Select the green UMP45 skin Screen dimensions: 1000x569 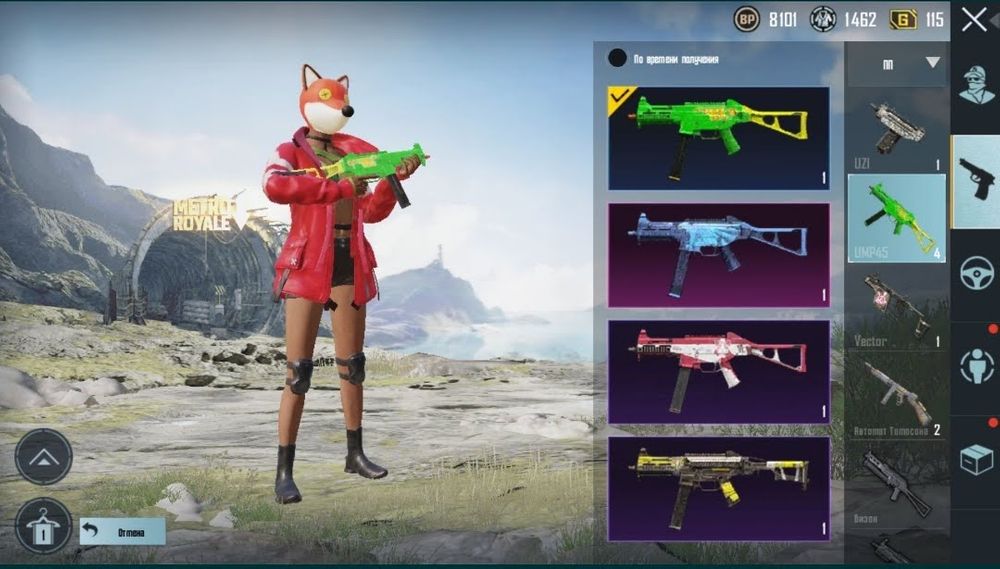718,138
